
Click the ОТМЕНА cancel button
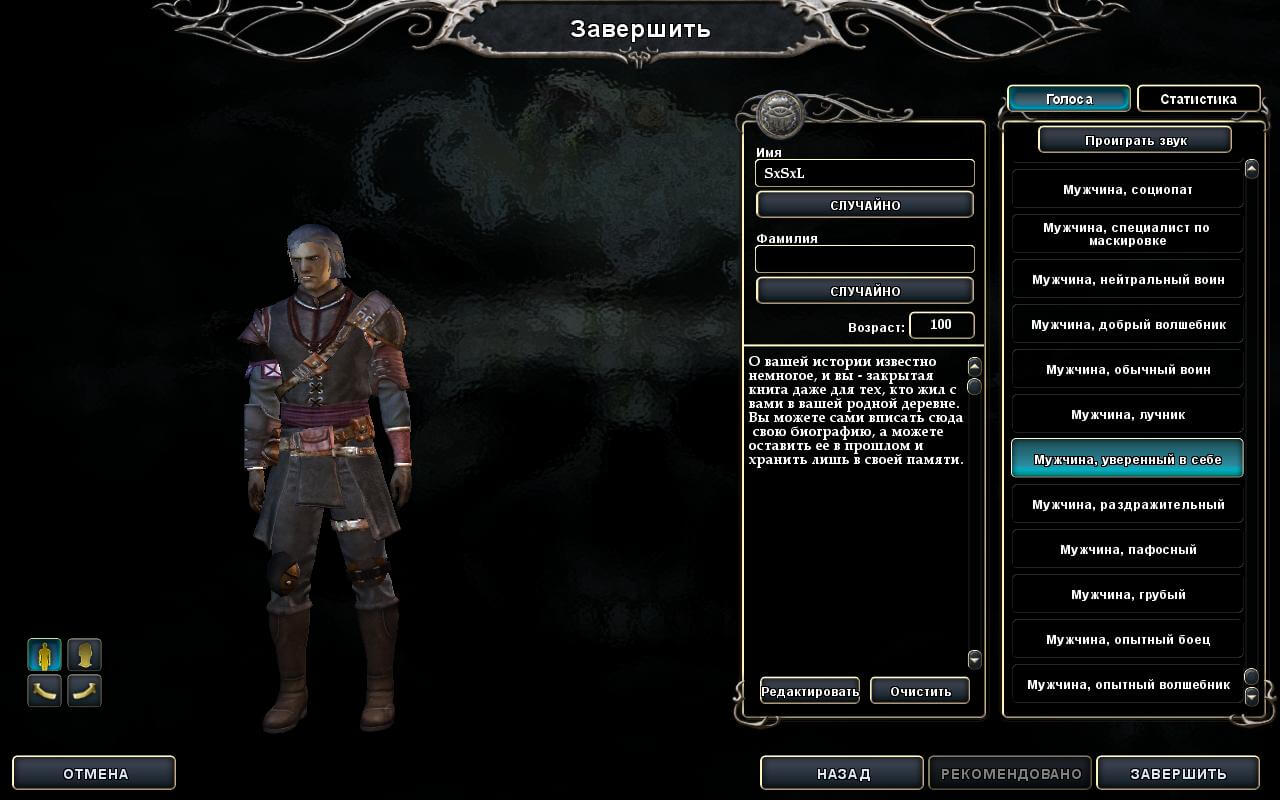click(95, 773)
